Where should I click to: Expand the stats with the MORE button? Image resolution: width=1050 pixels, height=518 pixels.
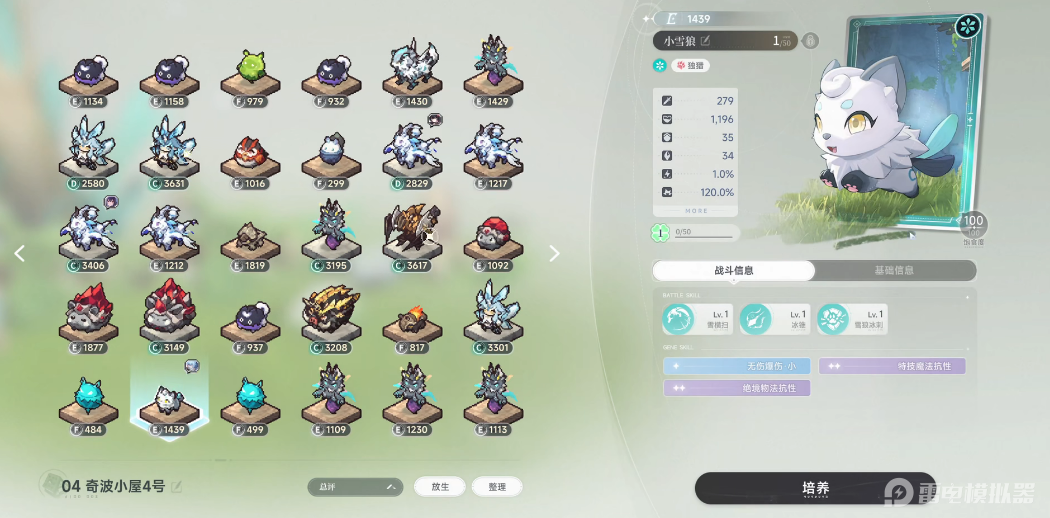(x=697, y=211)
